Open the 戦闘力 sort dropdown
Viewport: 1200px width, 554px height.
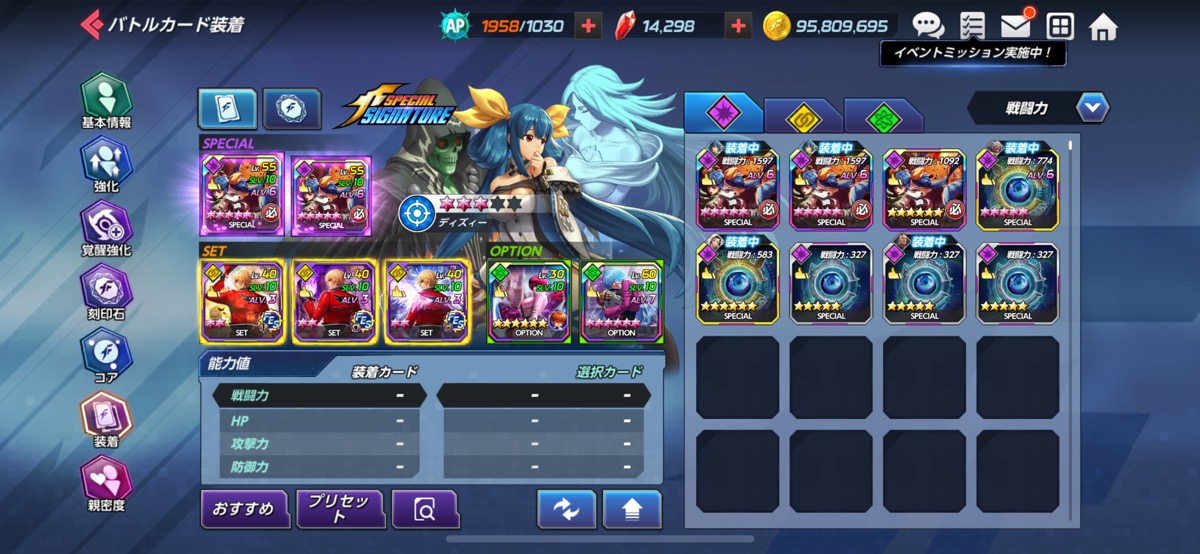click(x=1039, y=107)
